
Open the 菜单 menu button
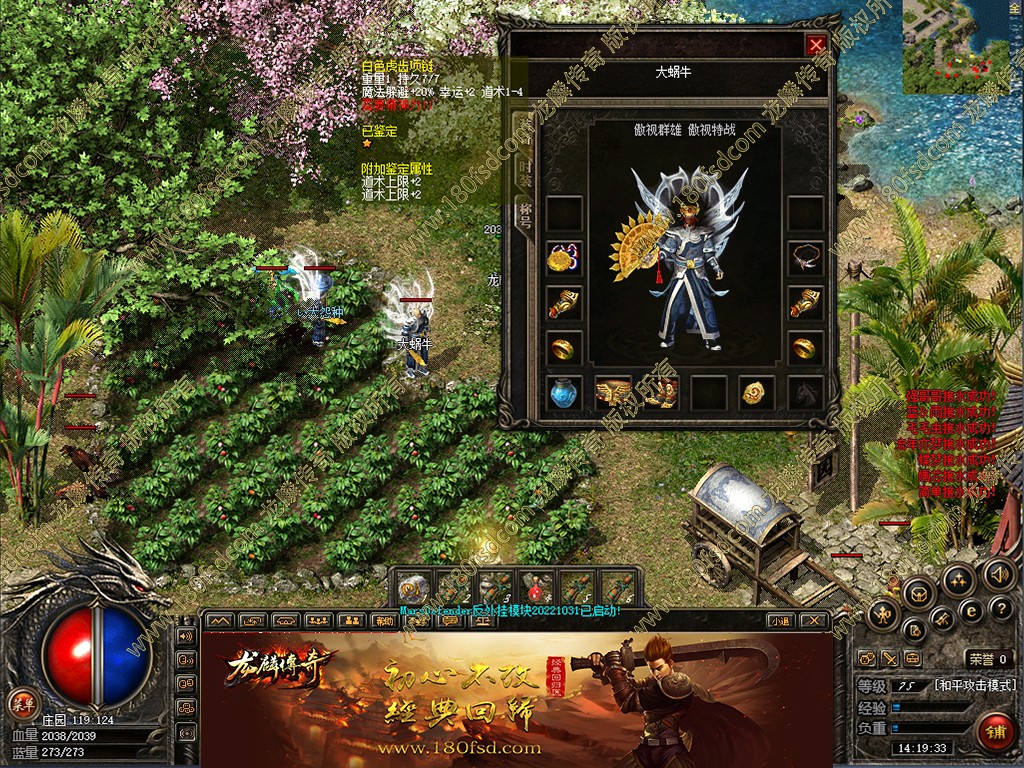(21, 702)
